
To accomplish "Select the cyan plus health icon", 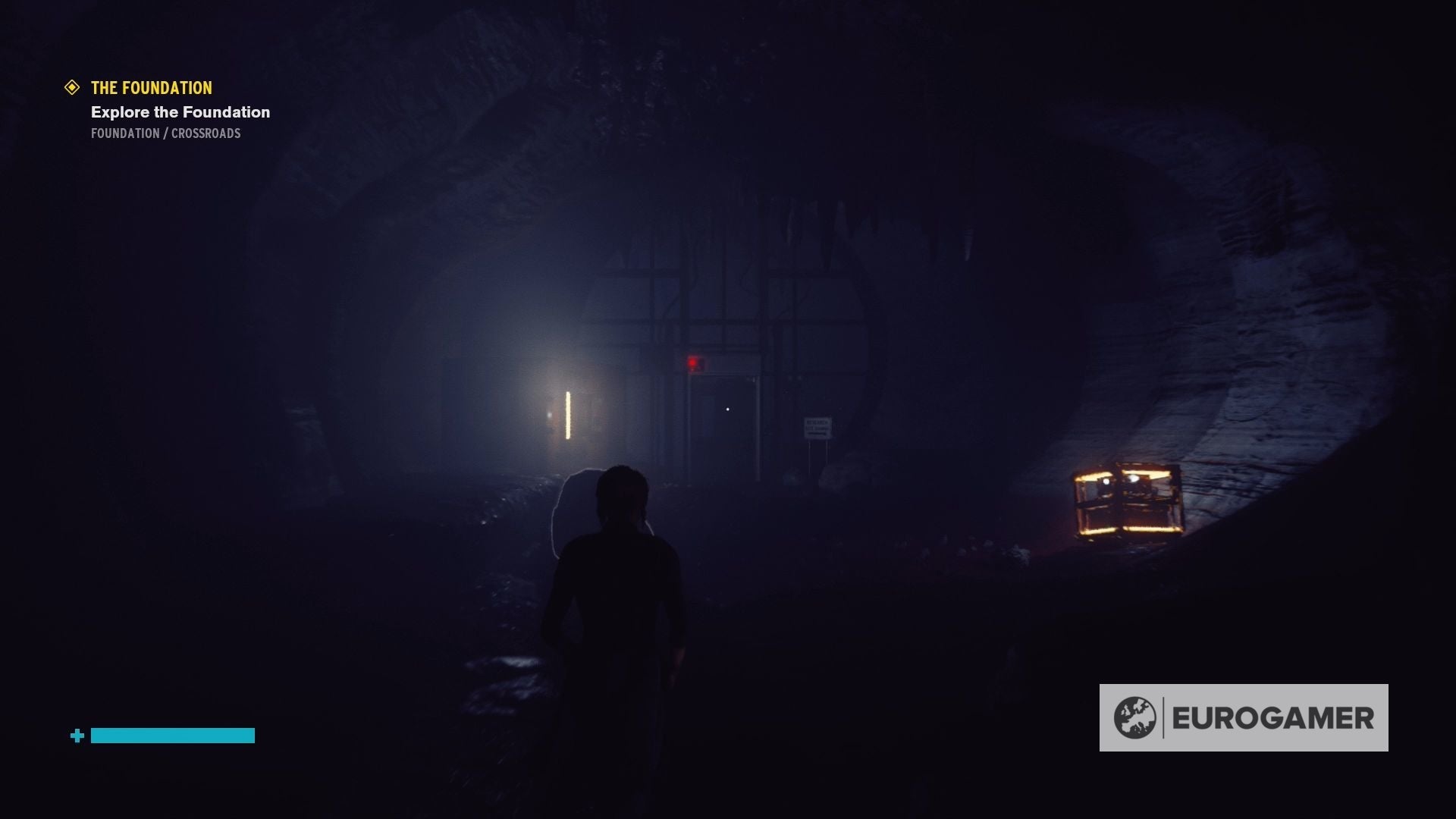I will coord(76,735).
